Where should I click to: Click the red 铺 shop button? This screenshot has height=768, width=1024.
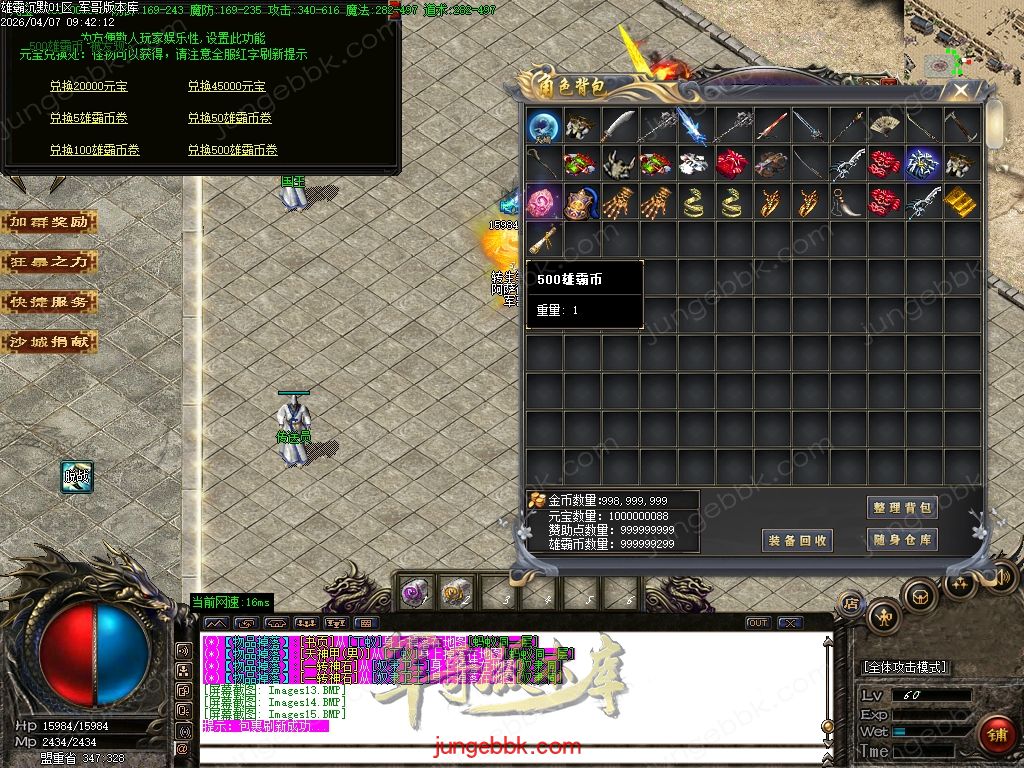[995, 735]
